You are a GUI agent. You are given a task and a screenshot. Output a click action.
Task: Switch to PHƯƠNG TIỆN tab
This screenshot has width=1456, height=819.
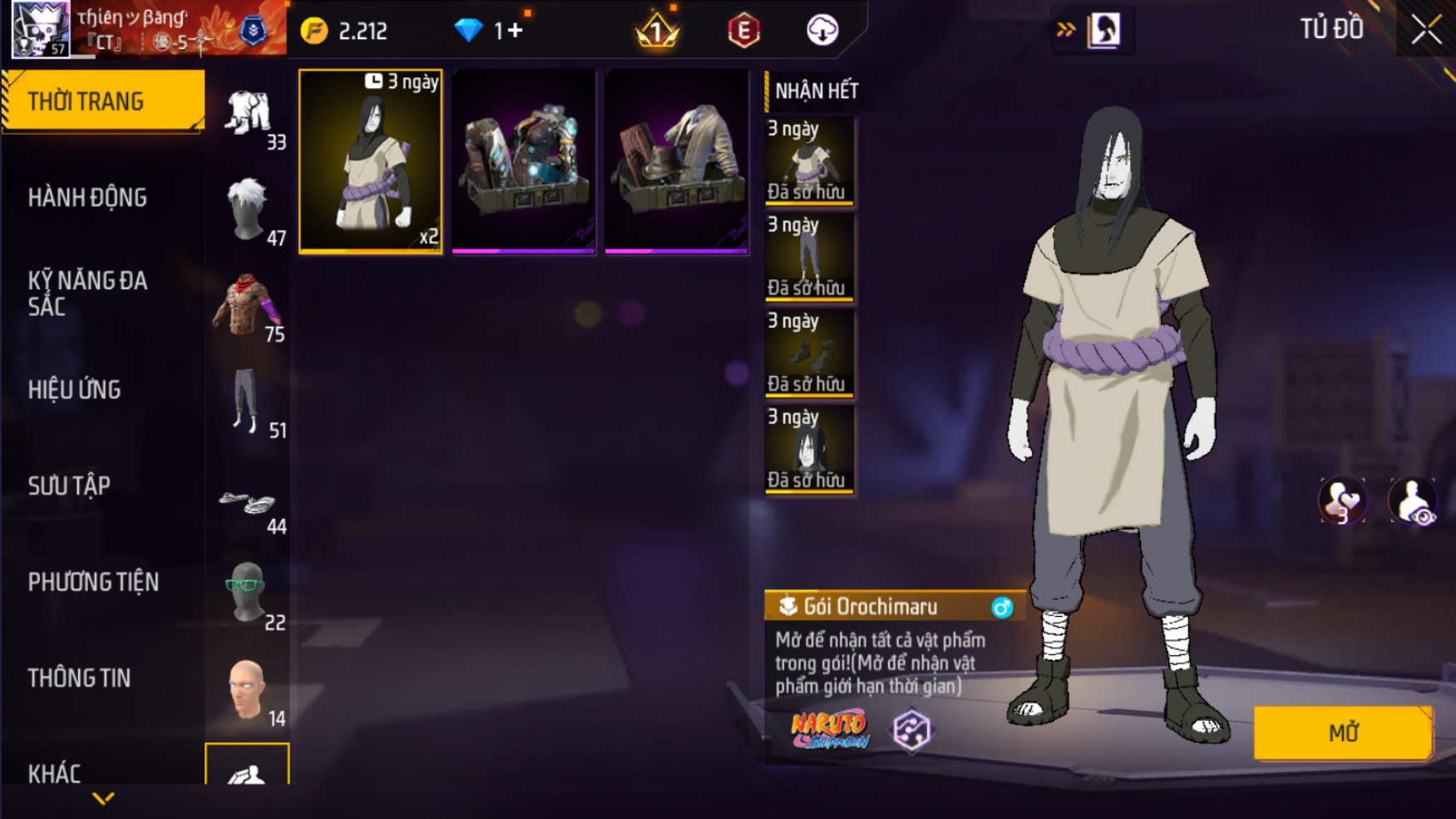pyautogui.click(x=93, y=582)
